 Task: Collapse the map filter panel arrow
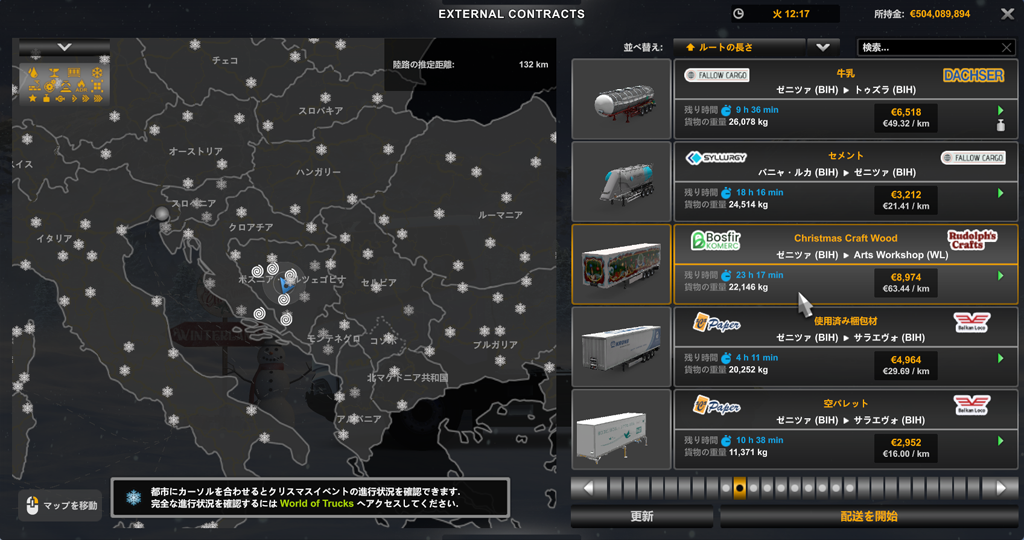[x=64, y=47]
